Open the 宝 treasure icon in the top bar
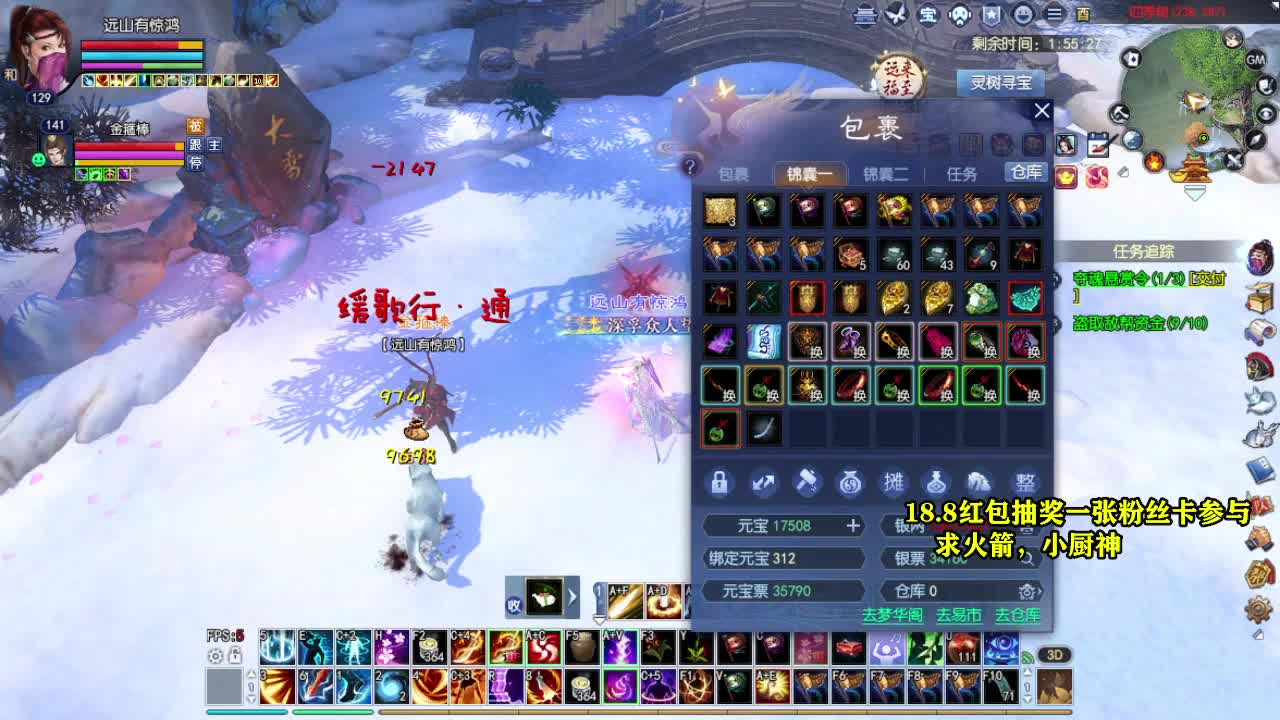Image resolution: width=1280 pixels, height=720 pixels. coord(927,15)
